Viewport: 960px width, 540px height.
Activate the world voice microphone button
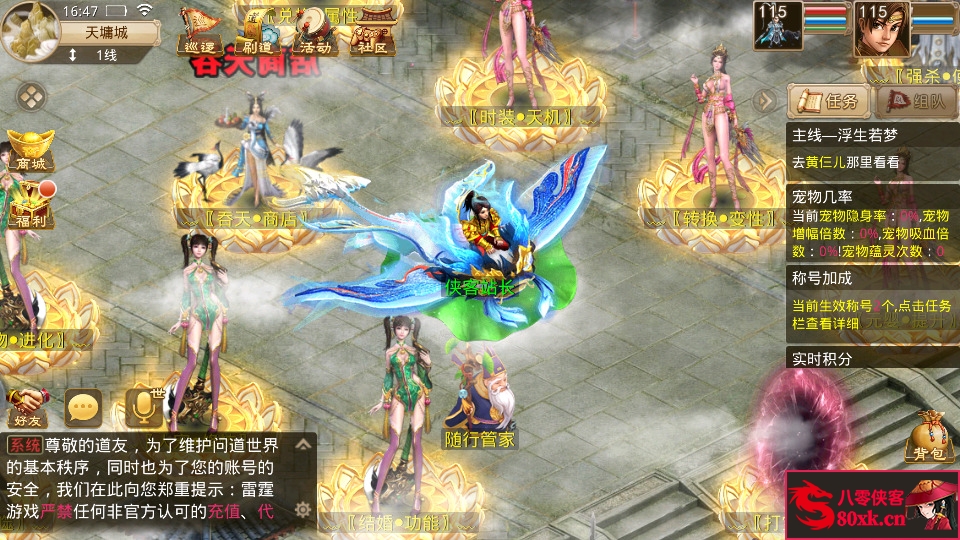[x=143, y=405]
